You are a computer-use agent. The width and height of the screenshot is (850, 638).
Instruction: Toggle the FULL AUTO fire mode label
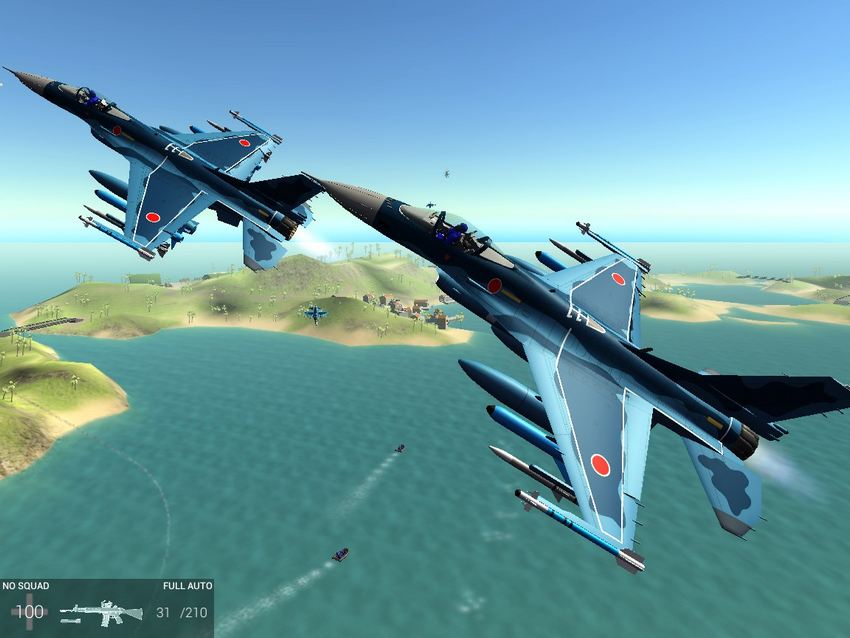click(187, 586)
